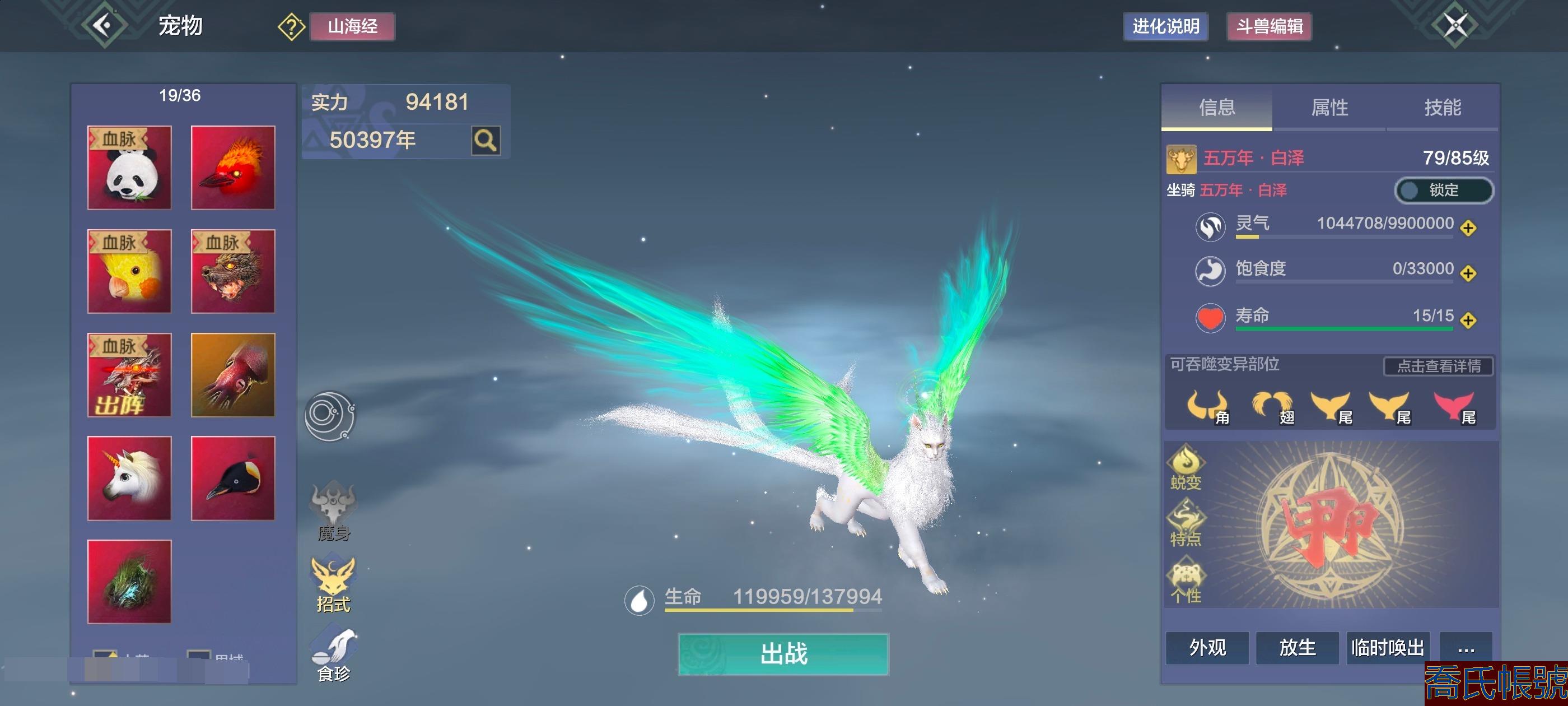Select the panda pet portrait

point(129,168)
